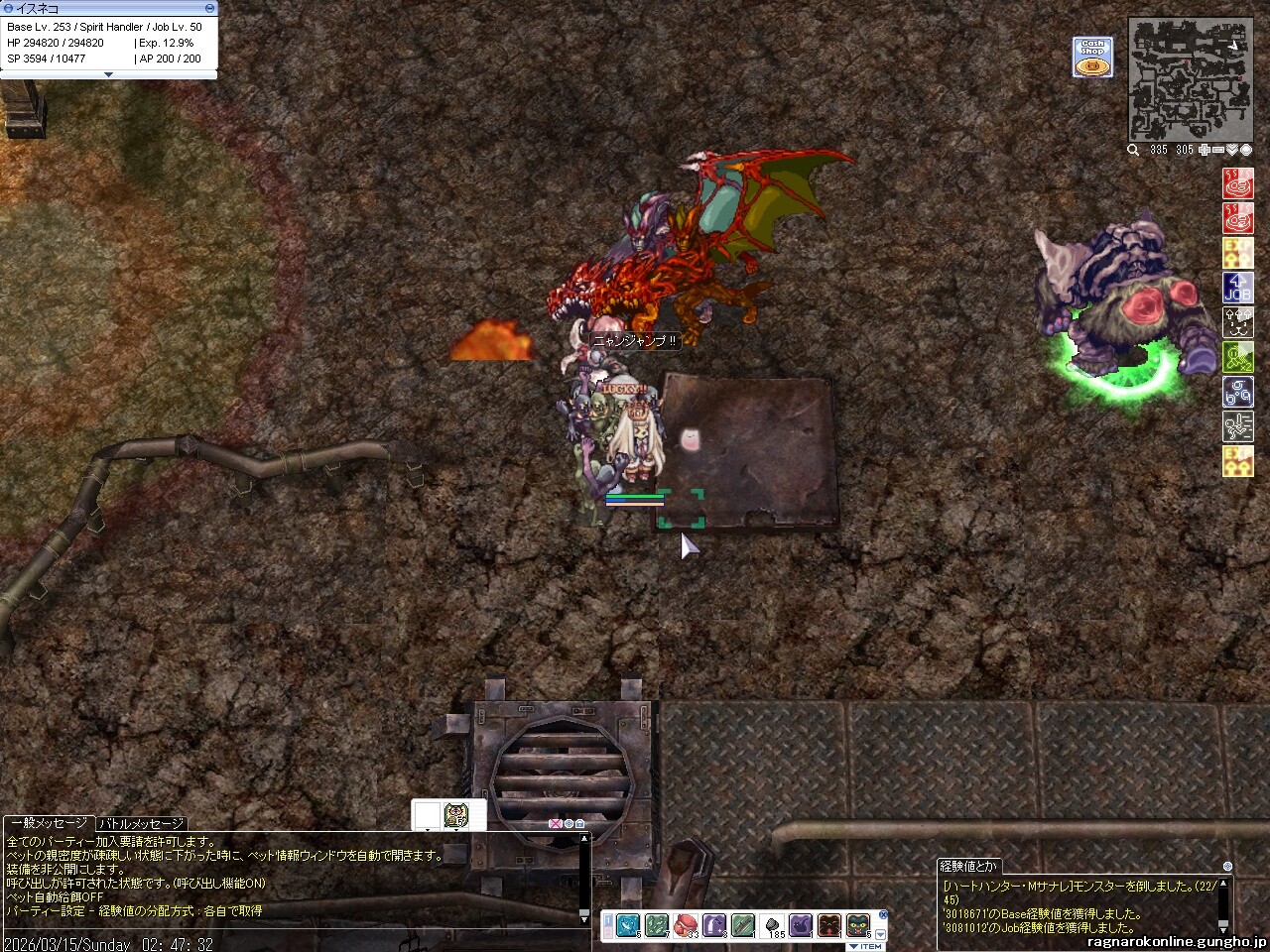Activate the blue fish skill slot
This screenshot has height=952, width=1270.
627,925
